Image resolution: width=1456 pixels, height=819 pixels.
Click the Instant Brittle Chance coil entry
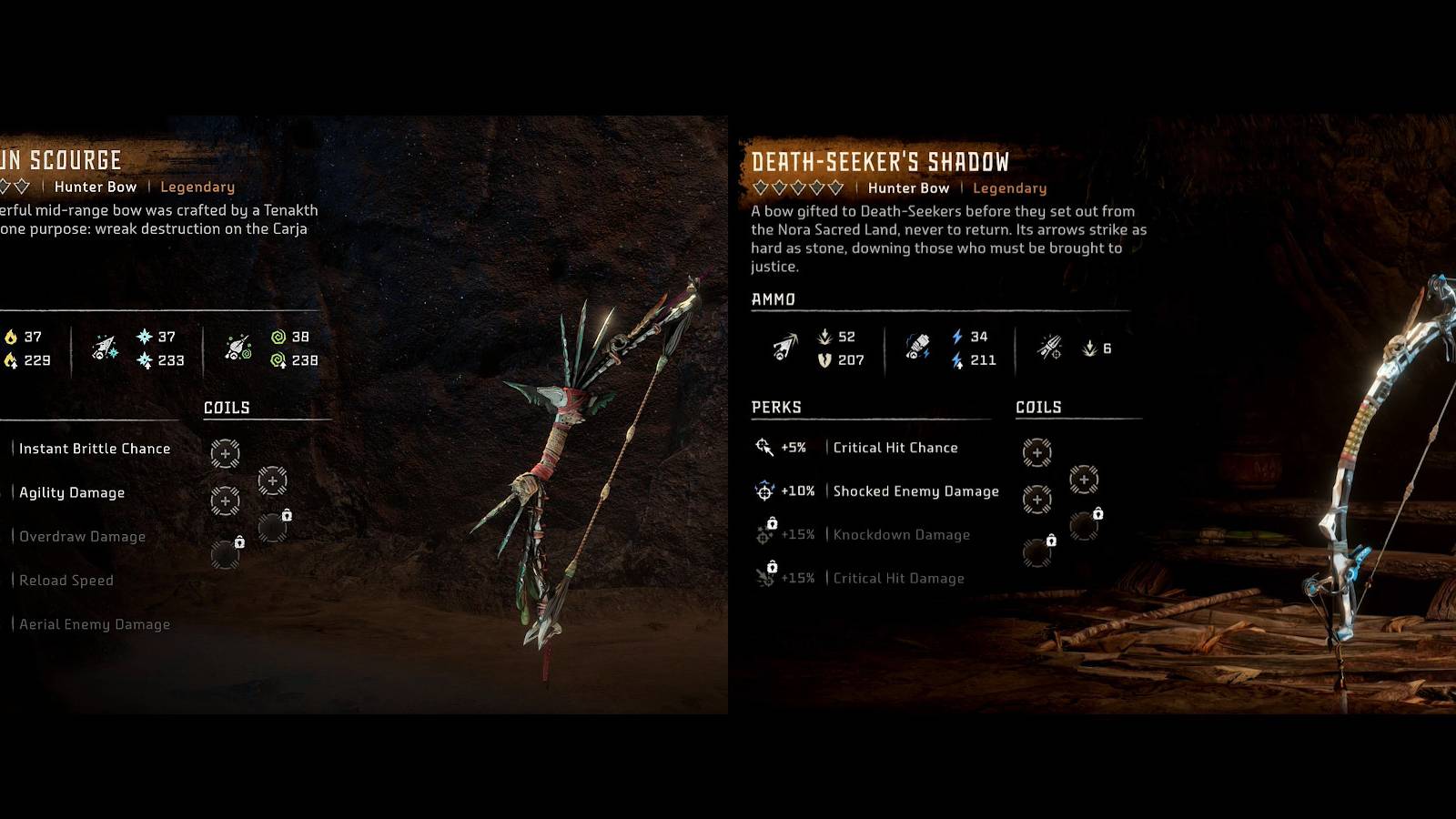click(96, 448)
